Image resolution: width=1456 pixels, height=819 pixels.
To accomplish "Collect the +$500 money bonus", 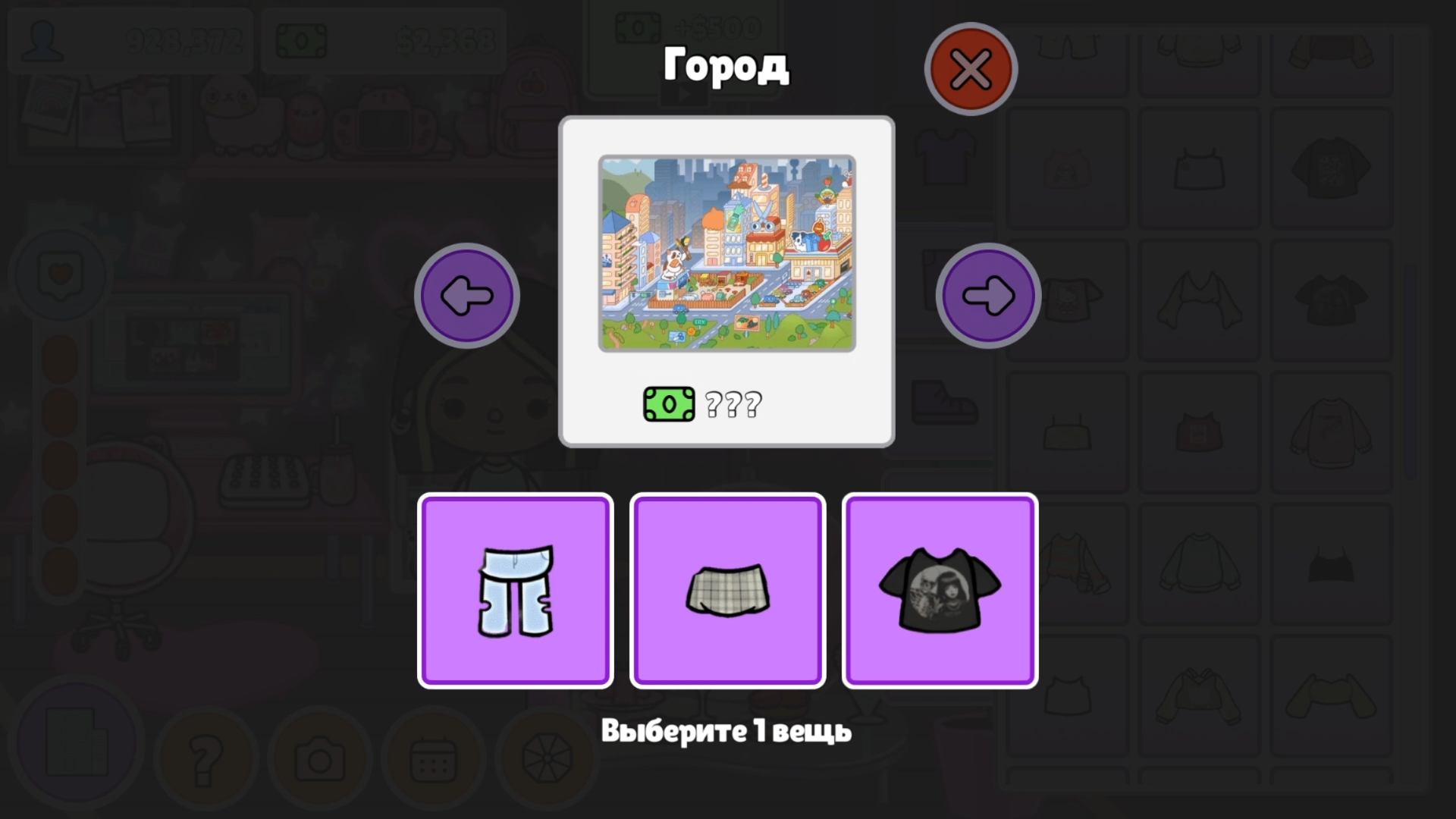I will point(682,27).
